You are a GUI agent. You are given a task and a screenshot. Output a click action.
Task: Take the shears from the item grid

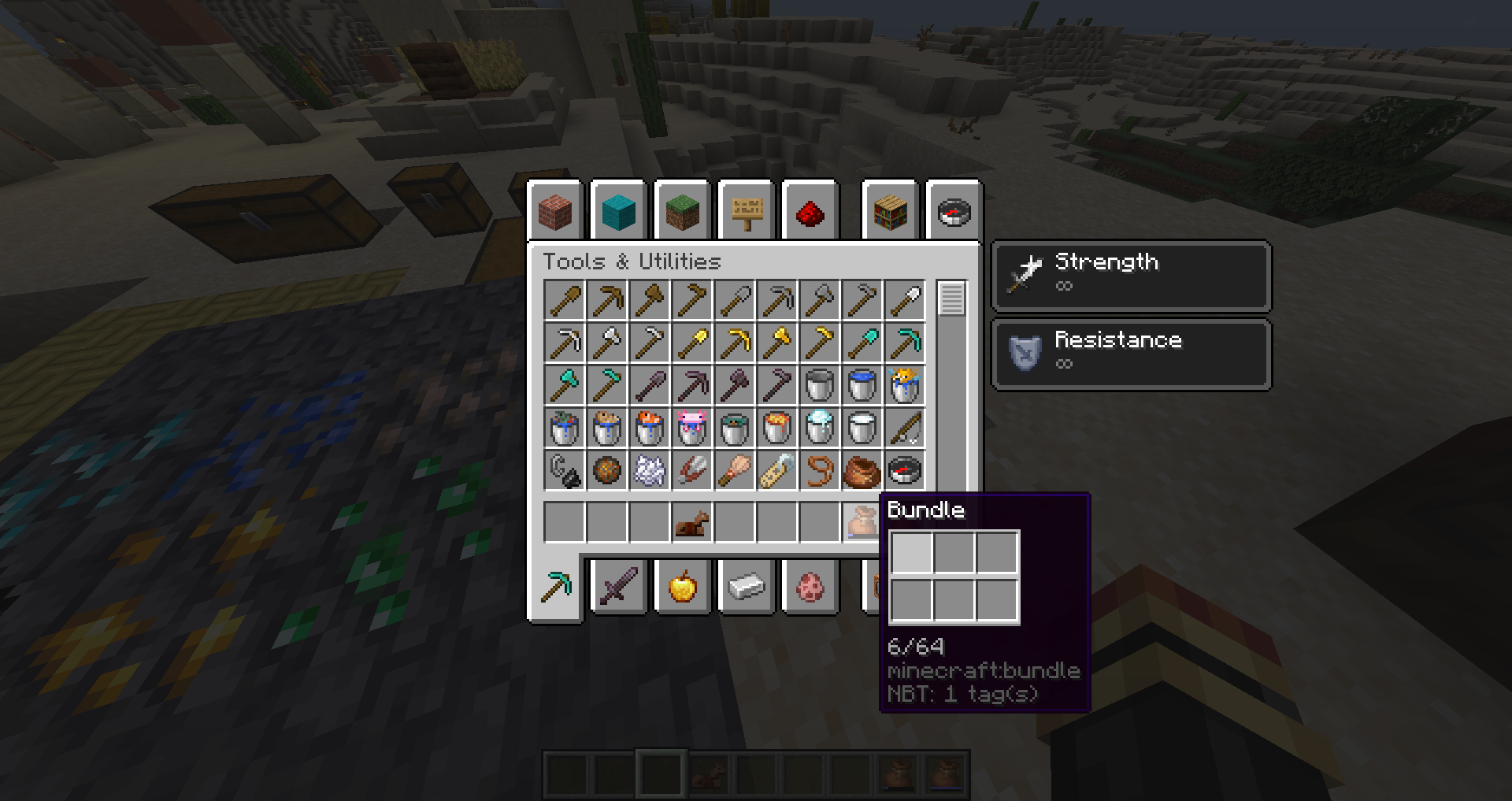[x=692, y=471]
